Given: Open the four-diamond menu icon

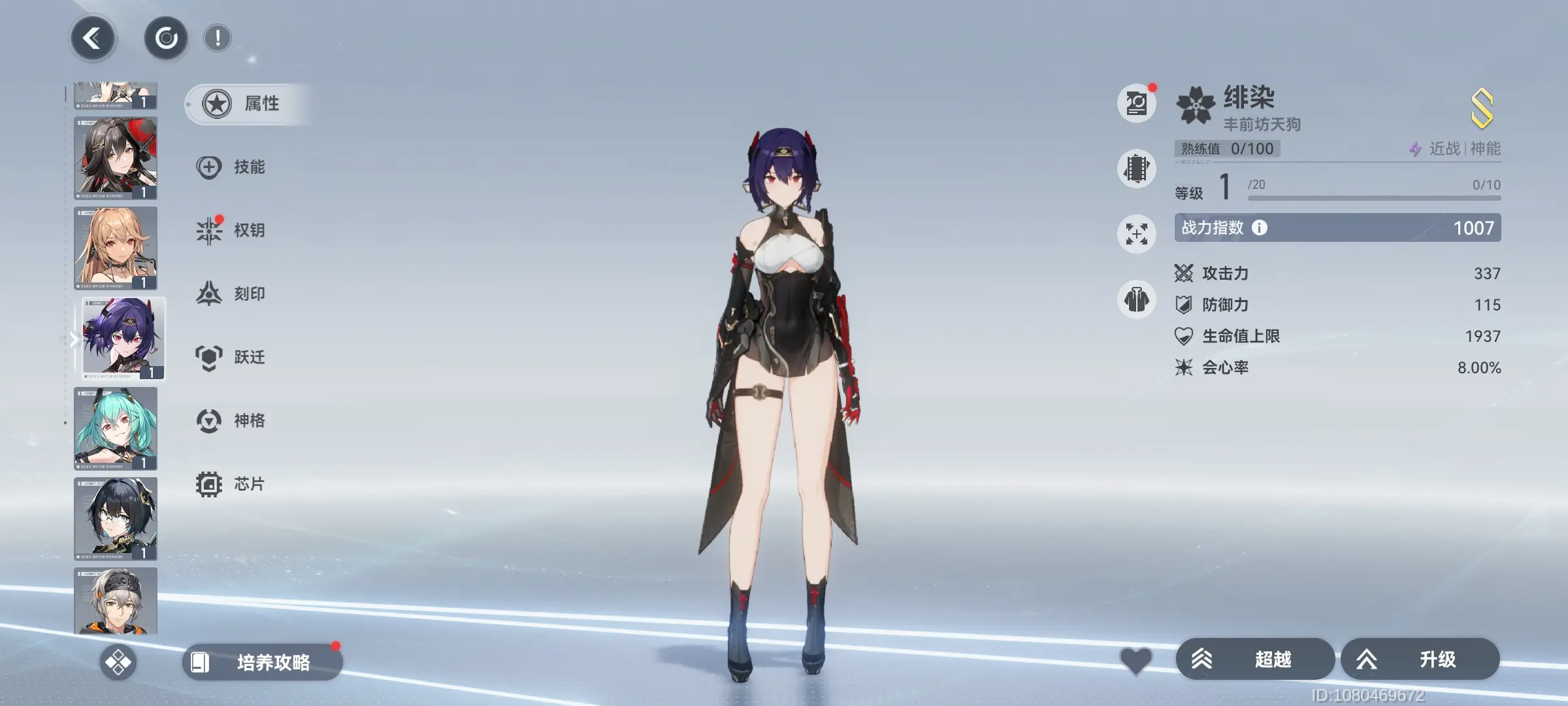Looking at the screenshot, I should coord(118,662).
